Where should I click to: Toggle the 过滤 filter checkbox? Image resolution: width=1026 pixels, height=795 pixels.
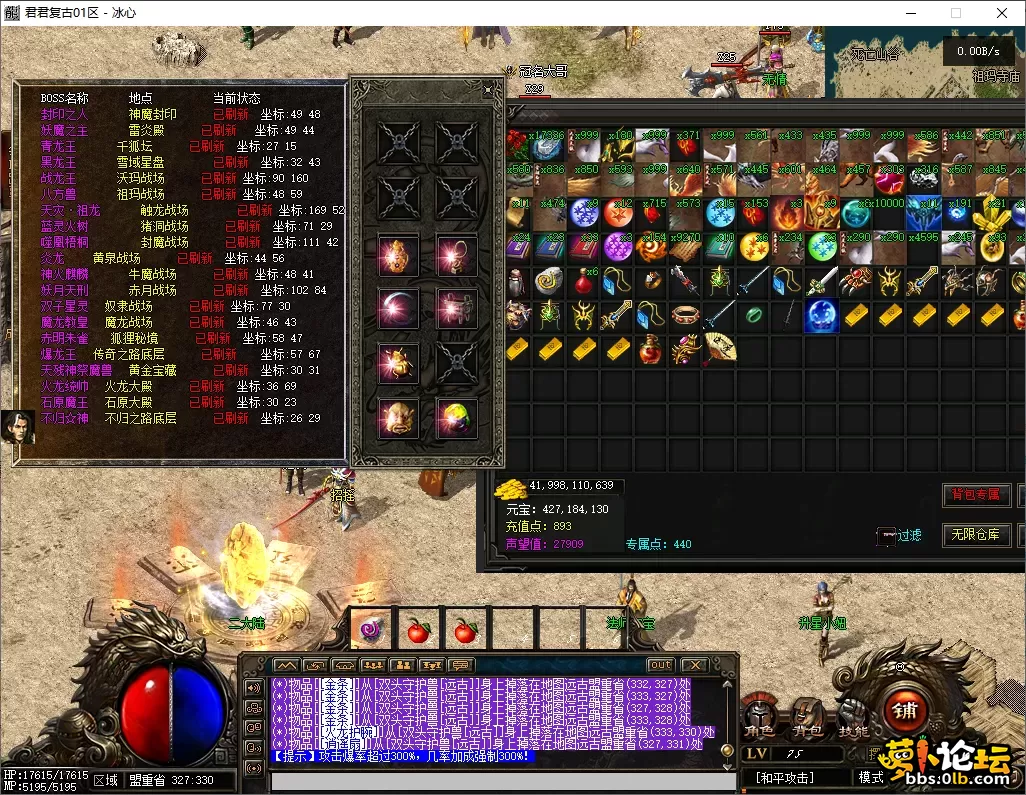coord(885,536)
